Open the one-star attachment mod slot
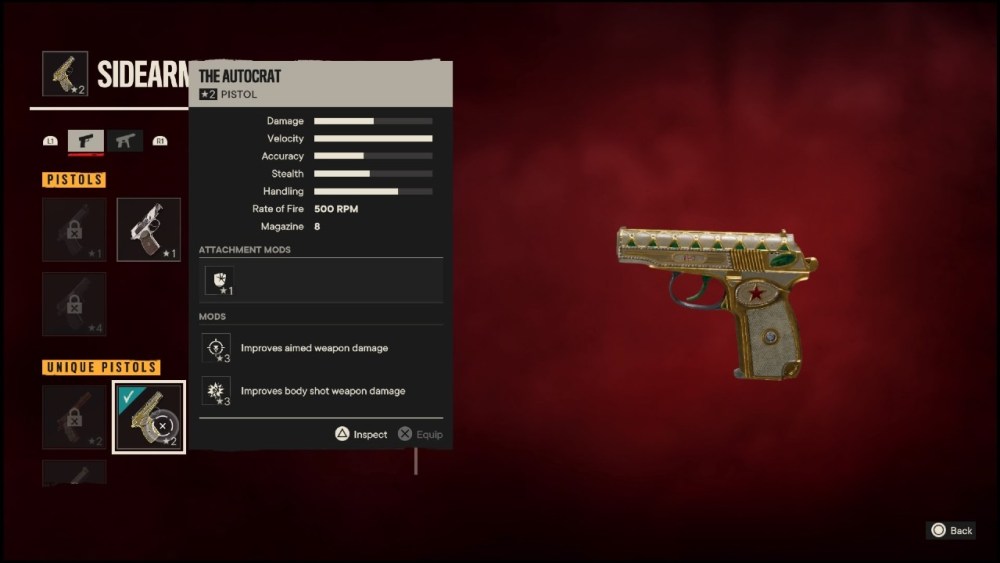 (x=220, y=281)
